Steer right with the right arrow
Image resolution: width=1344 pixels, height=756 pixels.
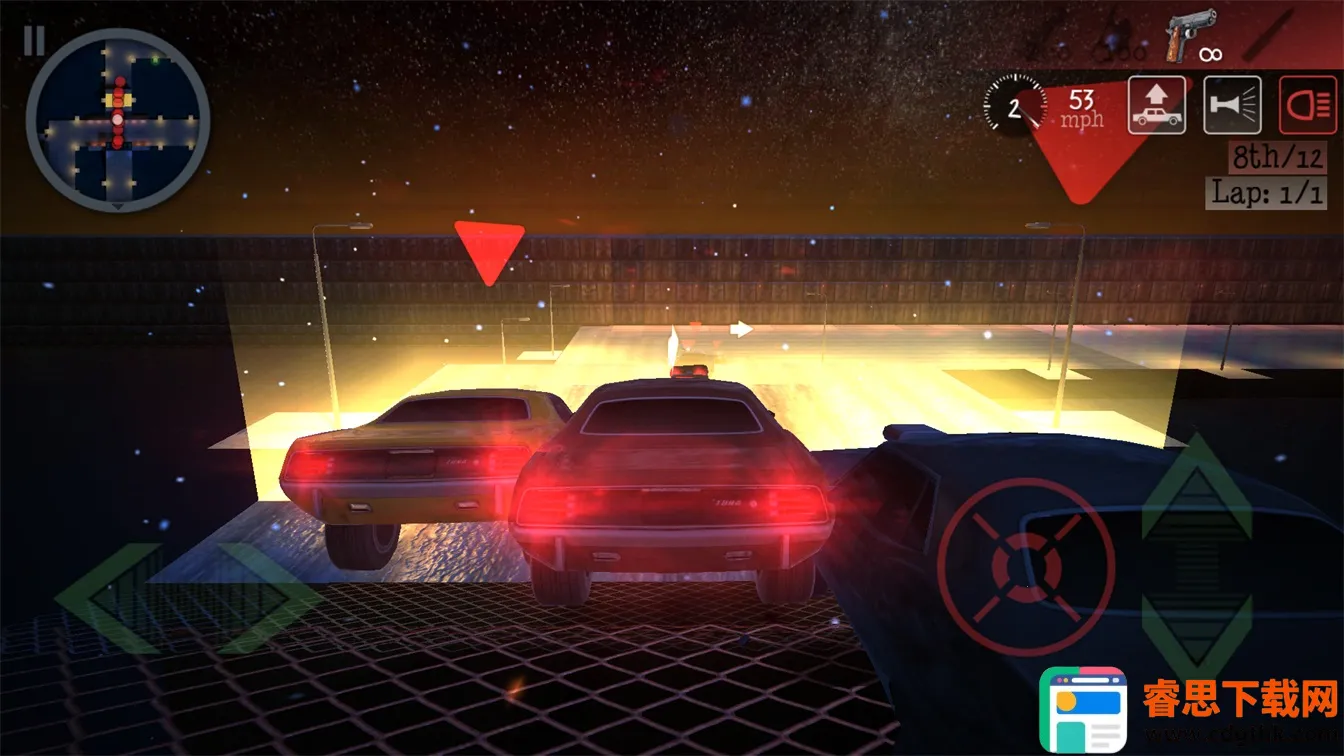270,599
